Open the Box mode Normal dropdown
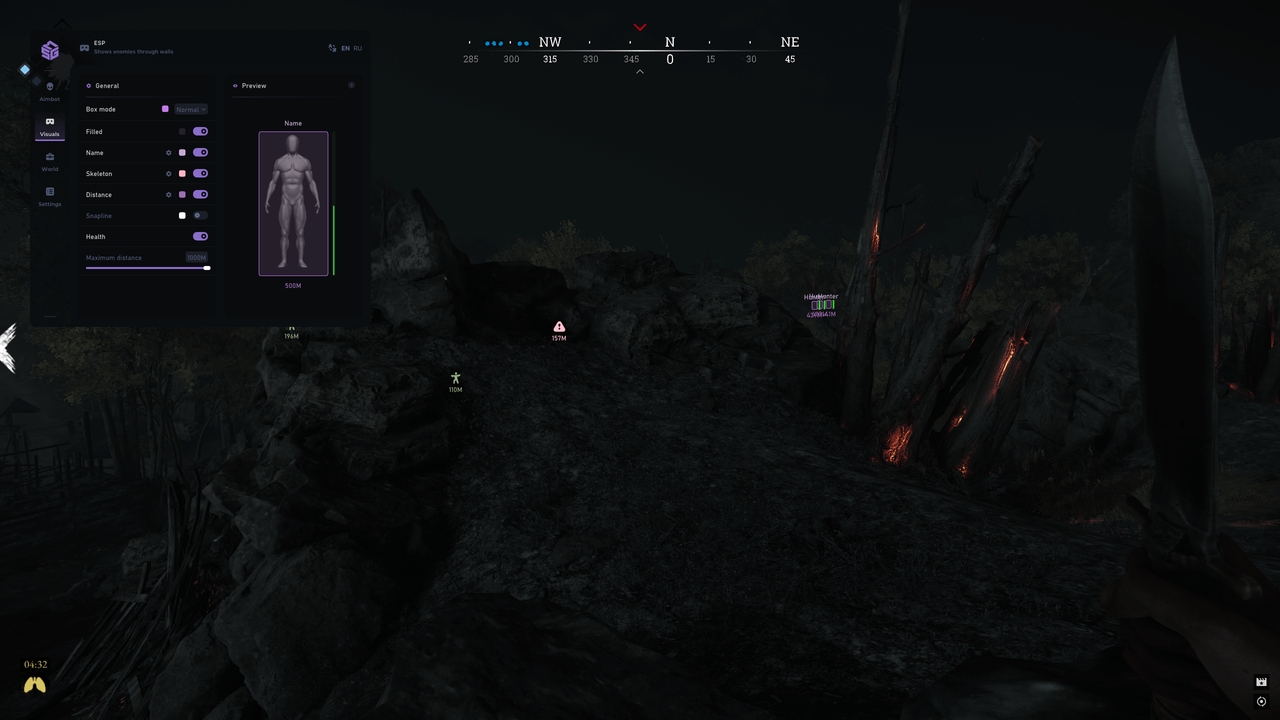This screenshot has width=1280, height=720. 191,109
